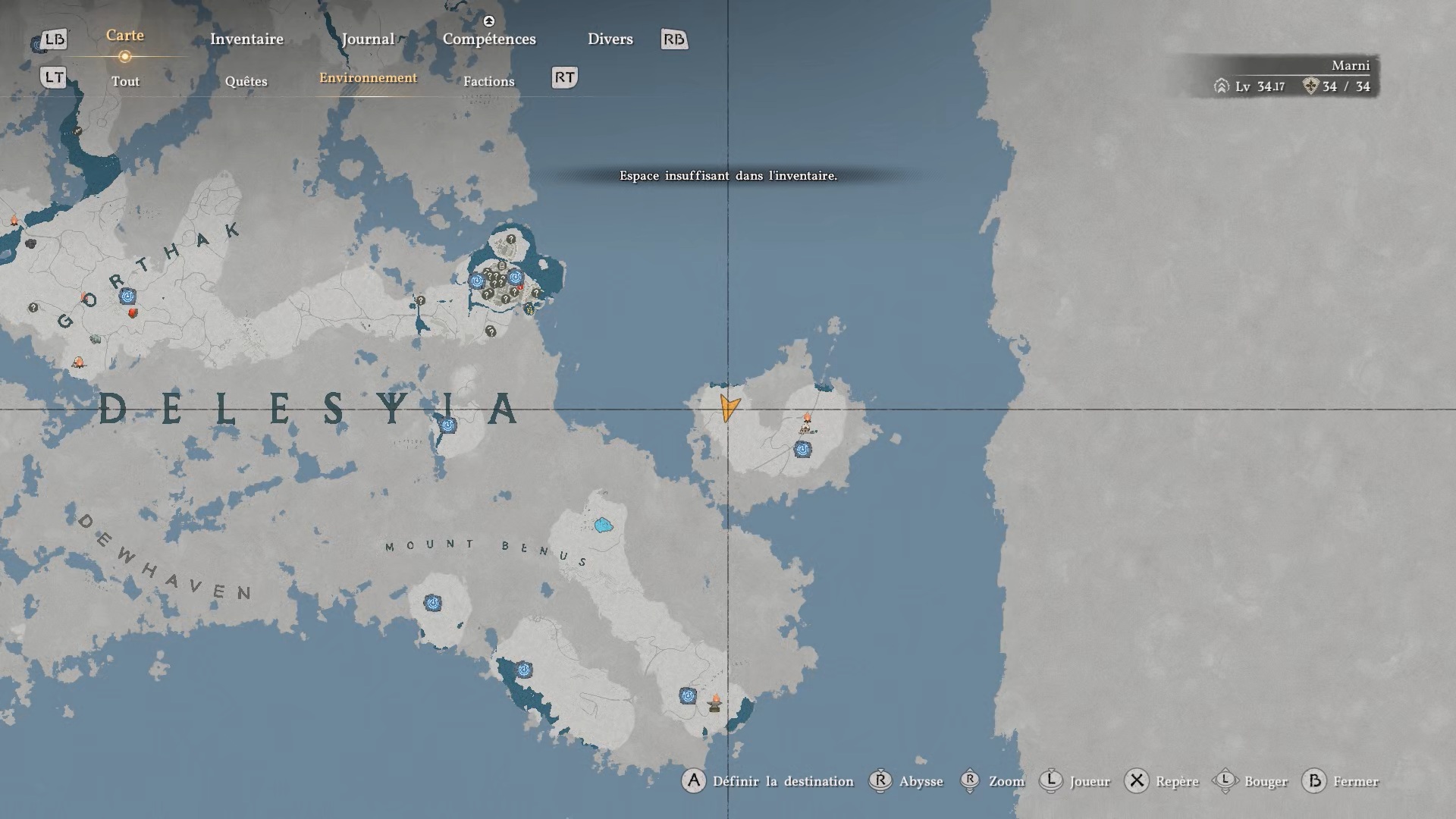Select the blue marker beside the Delesyia label
Image resolution: width=1456 pixels, height=819 pixels.
point(448,425)
